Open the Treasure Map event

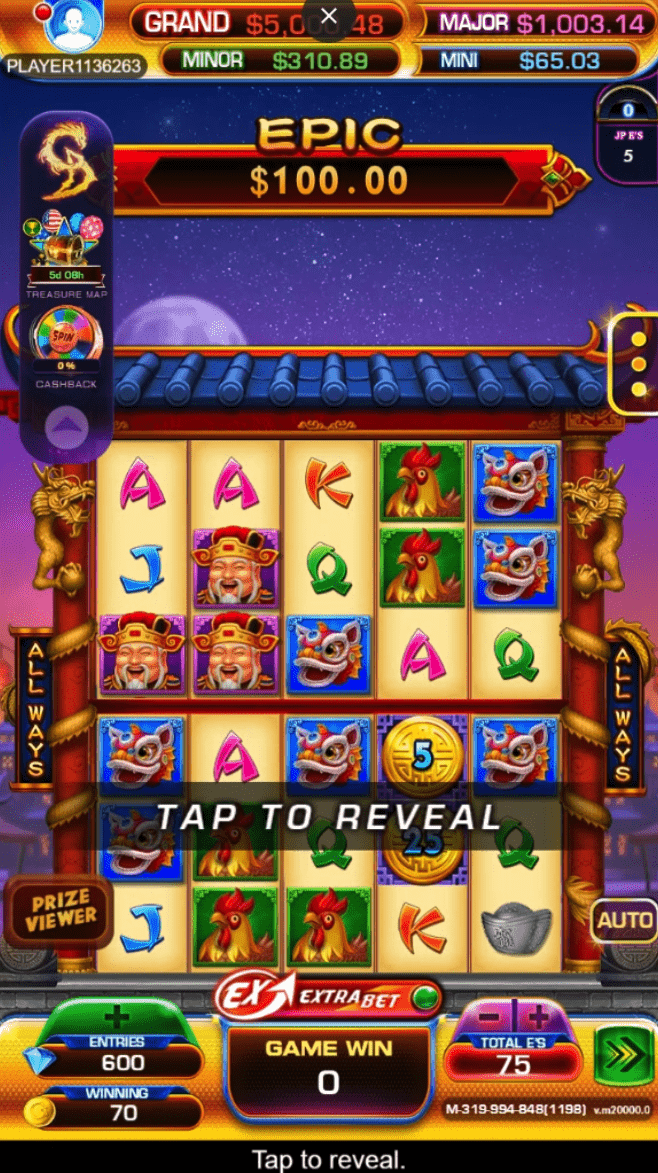point(67,249)
